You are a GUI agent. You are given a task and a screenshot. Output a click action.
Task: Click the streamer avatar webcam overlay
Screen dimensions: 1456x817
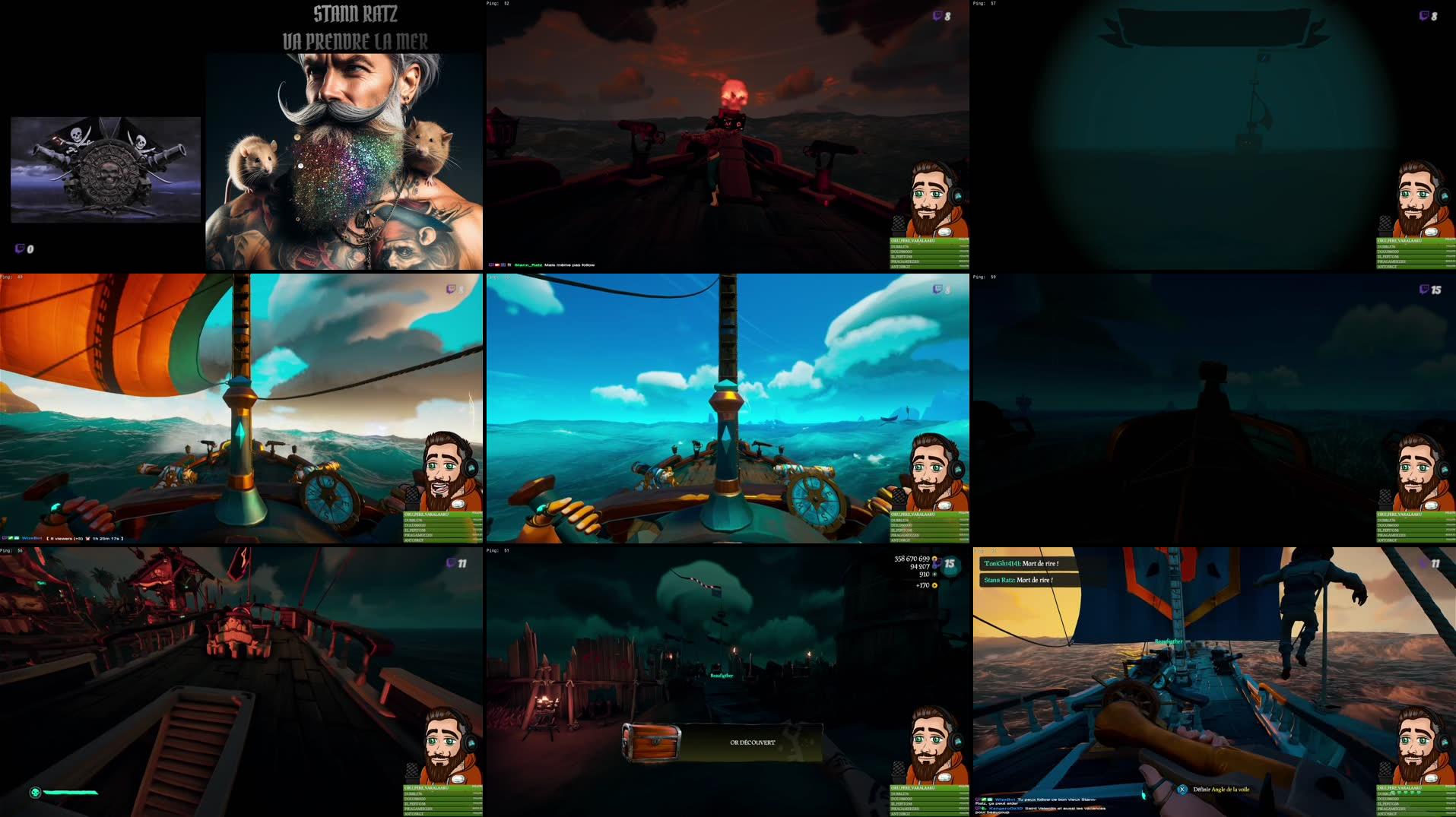click(x=928, y=198)
